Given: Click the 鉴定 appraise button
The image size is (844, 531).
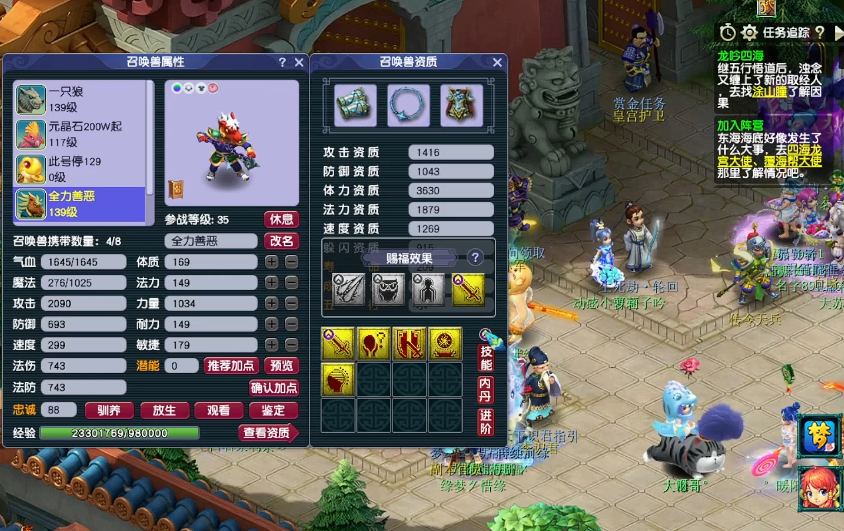Looking at the screenshot, I should 273,410.
